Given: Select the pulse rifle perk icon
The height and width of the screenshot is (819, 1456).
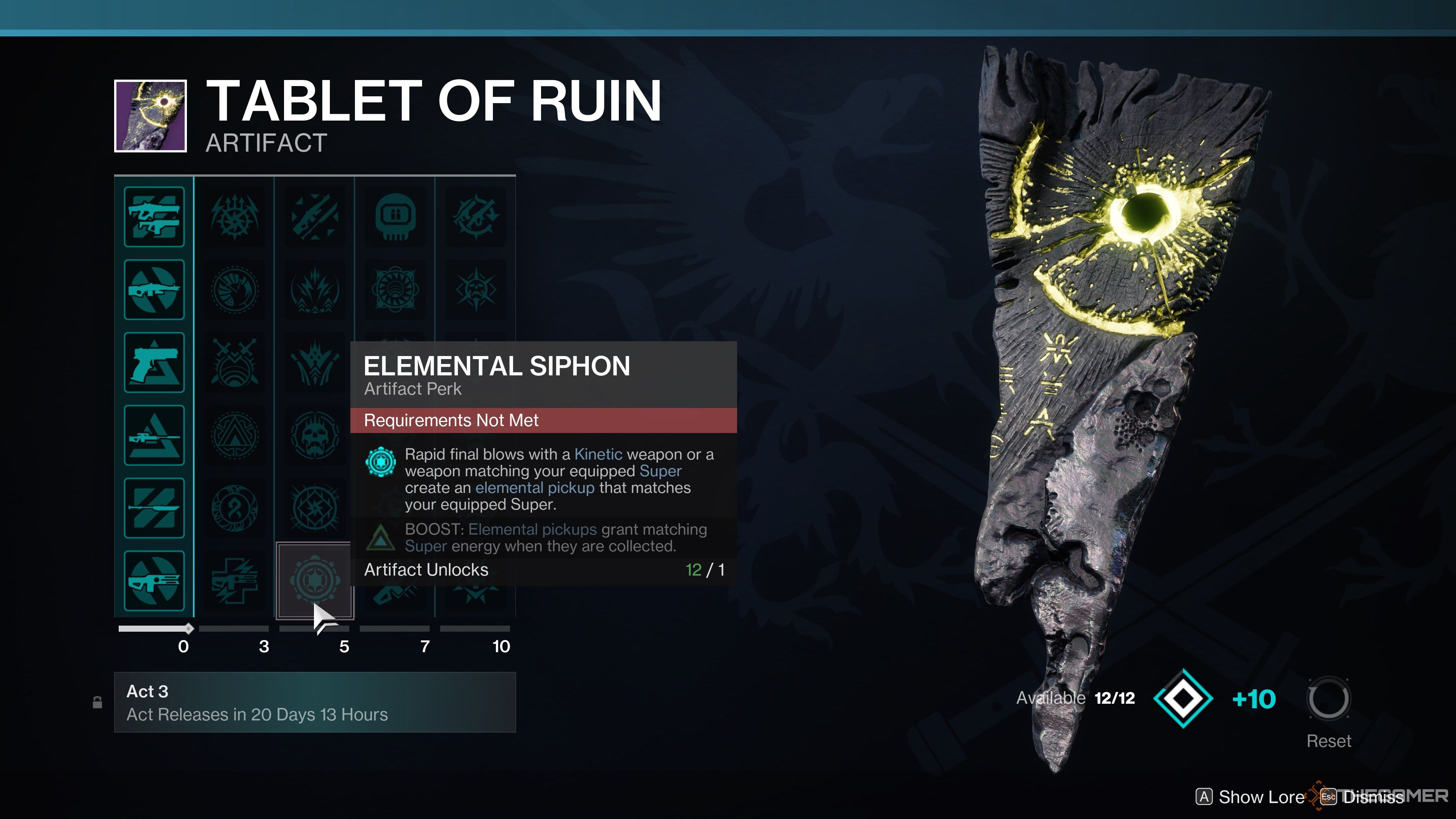Looking at the screenshot, I should click(x=154, y=581).
